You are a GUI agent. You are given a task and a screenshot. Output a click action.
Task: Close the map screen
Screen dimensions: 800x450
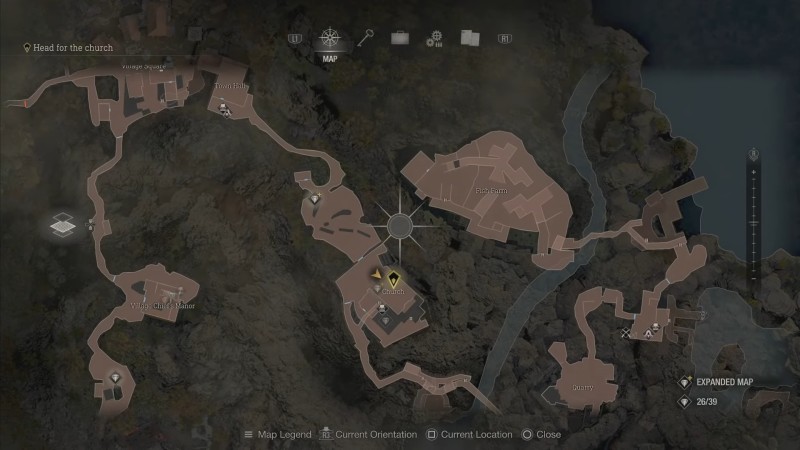(x=541, y=435)
